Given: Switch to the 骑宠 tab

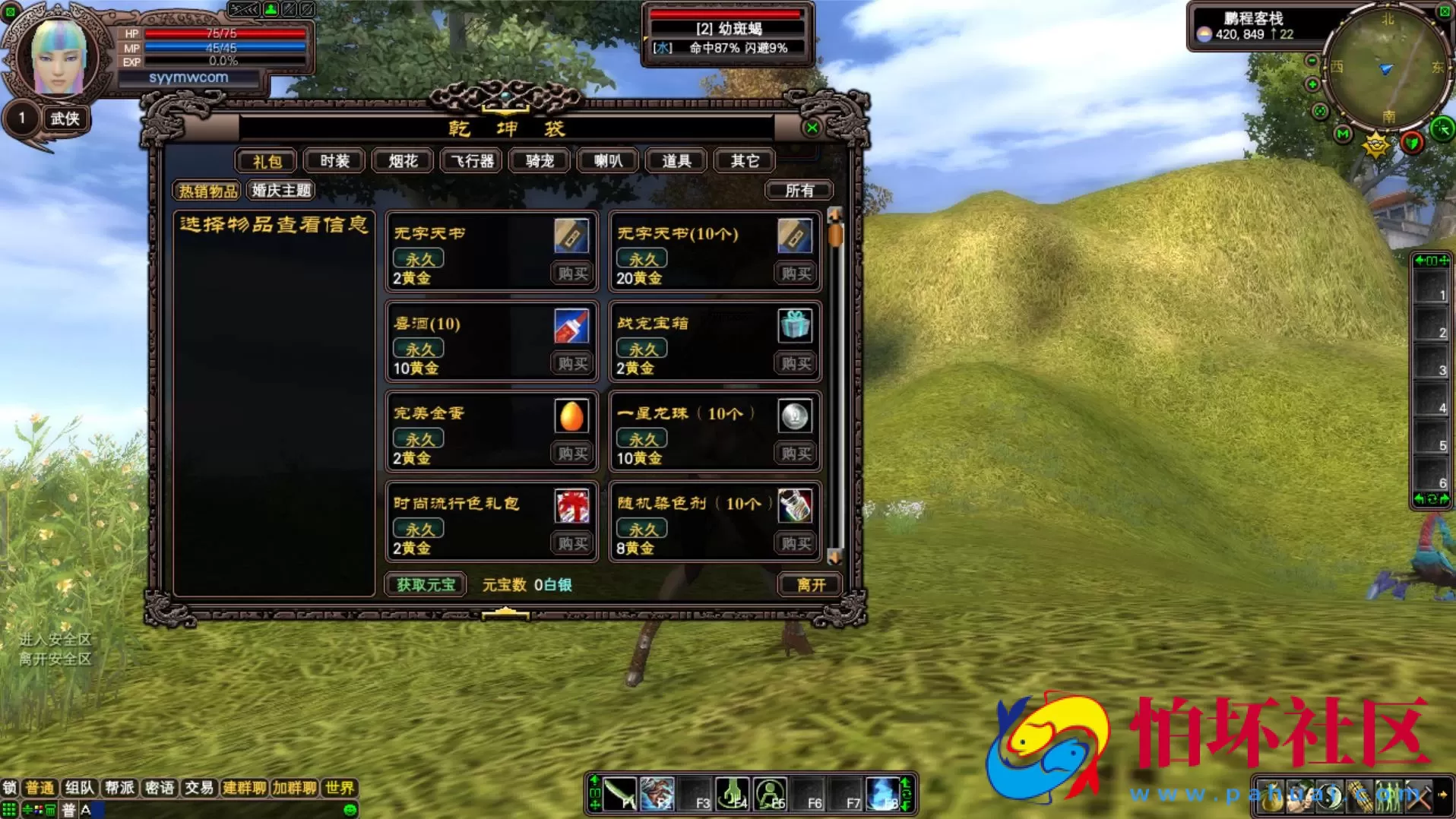Looking at the screenshot, I should point(540,161).
